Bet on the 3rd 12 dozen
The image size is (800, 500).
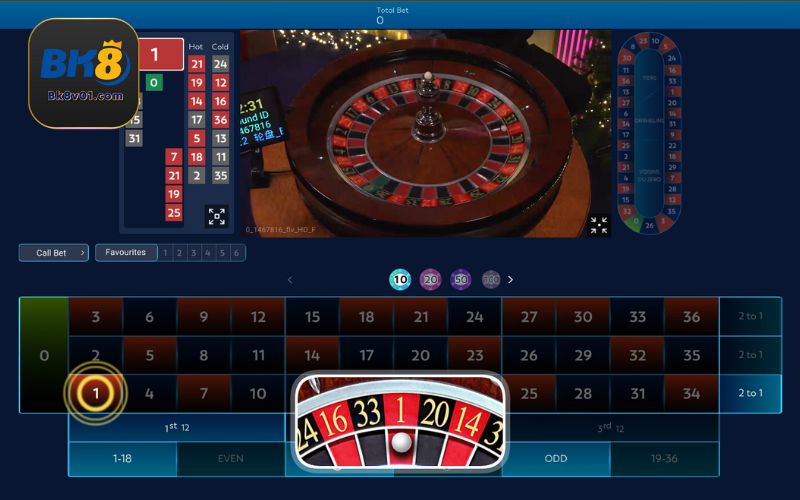click(x=611, y=428)
